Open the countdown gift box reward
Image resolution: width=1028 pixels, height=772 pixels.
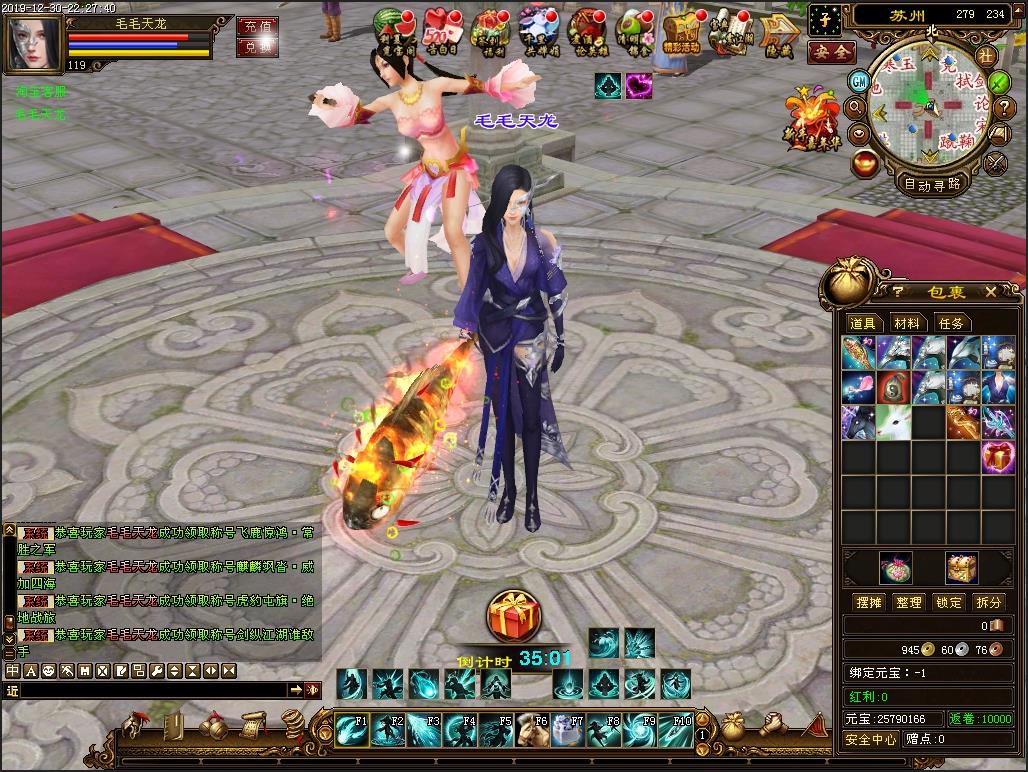click(514, 616)
